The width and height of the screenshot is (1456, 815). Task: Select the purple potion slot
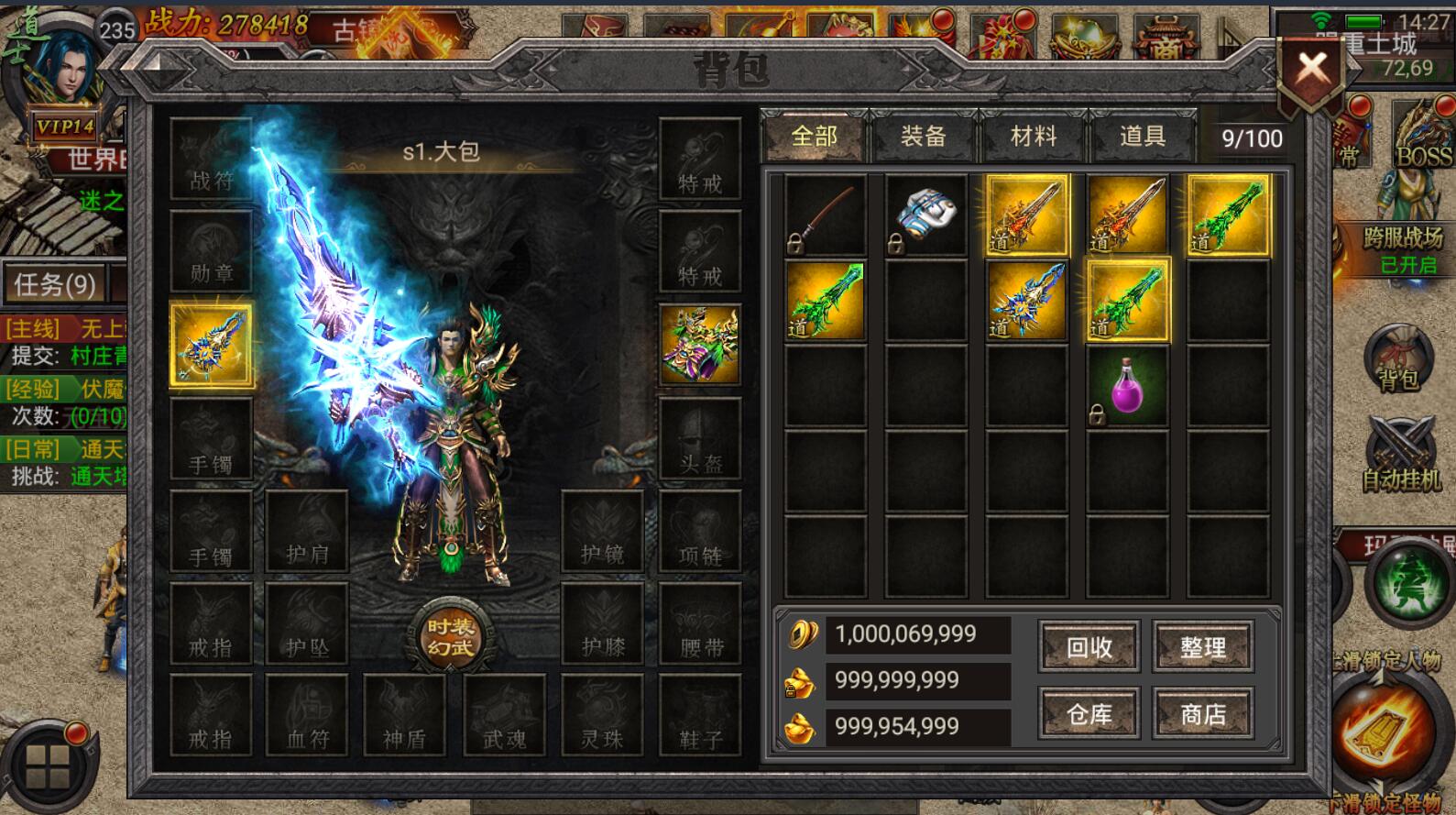click(1127, 387)
